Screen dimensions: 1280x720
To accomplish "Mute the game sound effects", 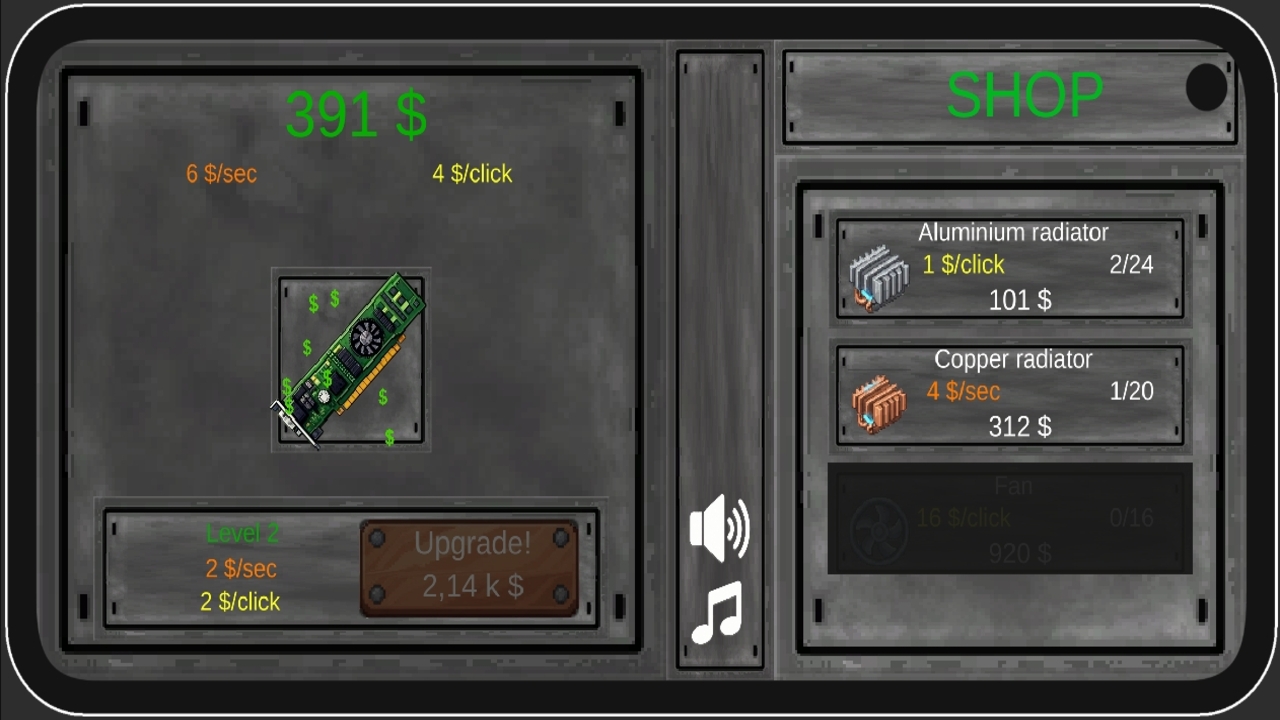I will 720,528.
